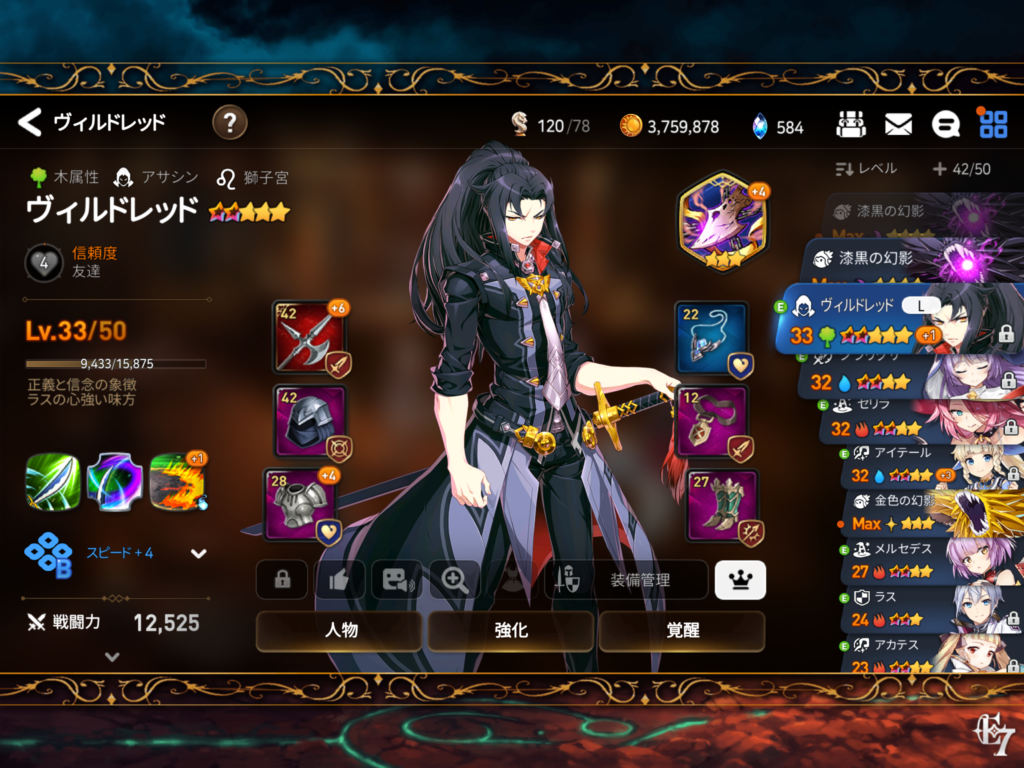Select the equipped necklace slot
Screen dimensions: 1024x768
click(711, 337)
